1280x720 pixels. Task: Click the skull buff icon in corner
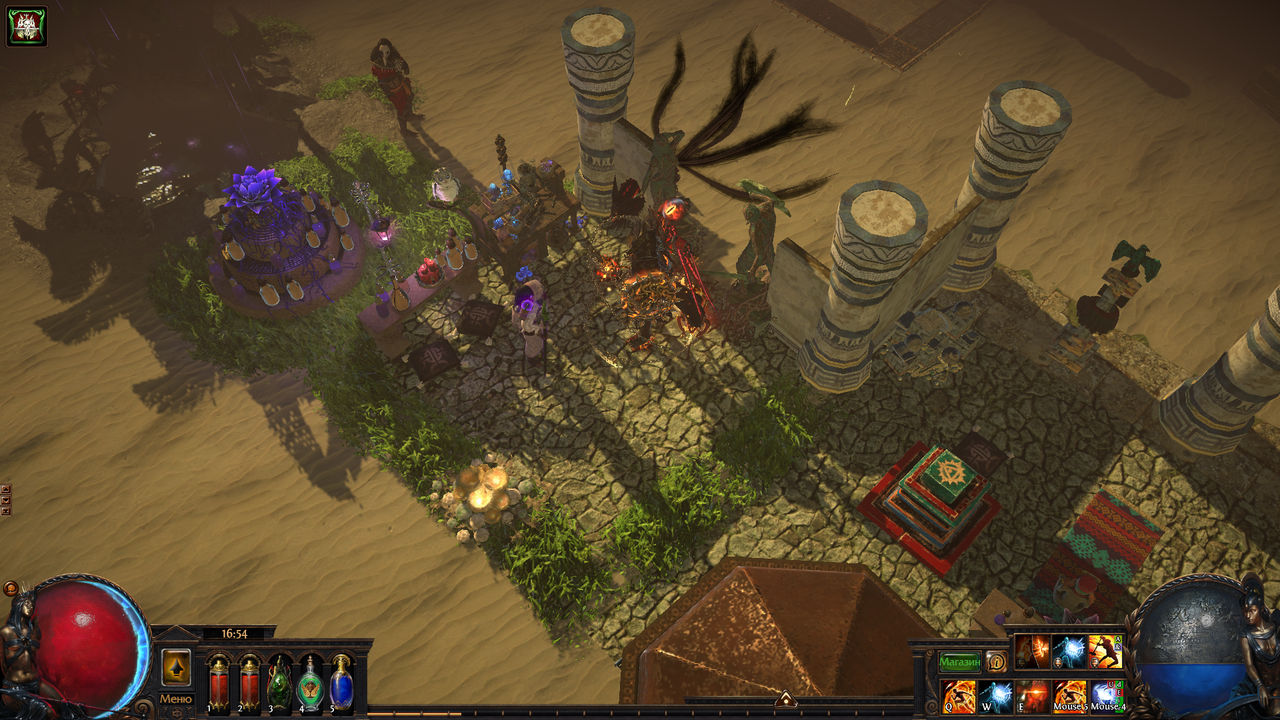pos(27,26)
